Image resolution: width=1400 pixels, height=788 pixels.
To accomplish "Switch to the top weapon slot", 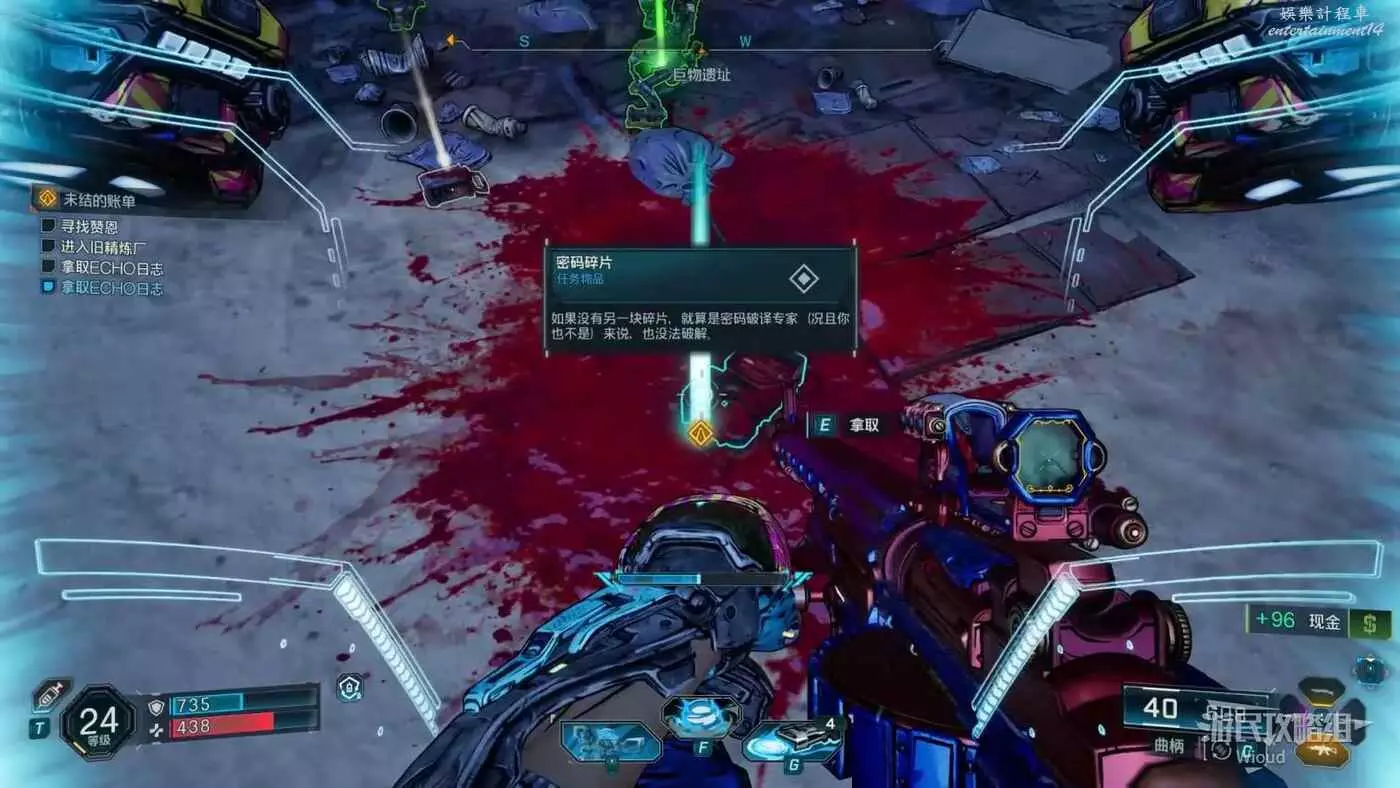I will (x=1322, y=691).
